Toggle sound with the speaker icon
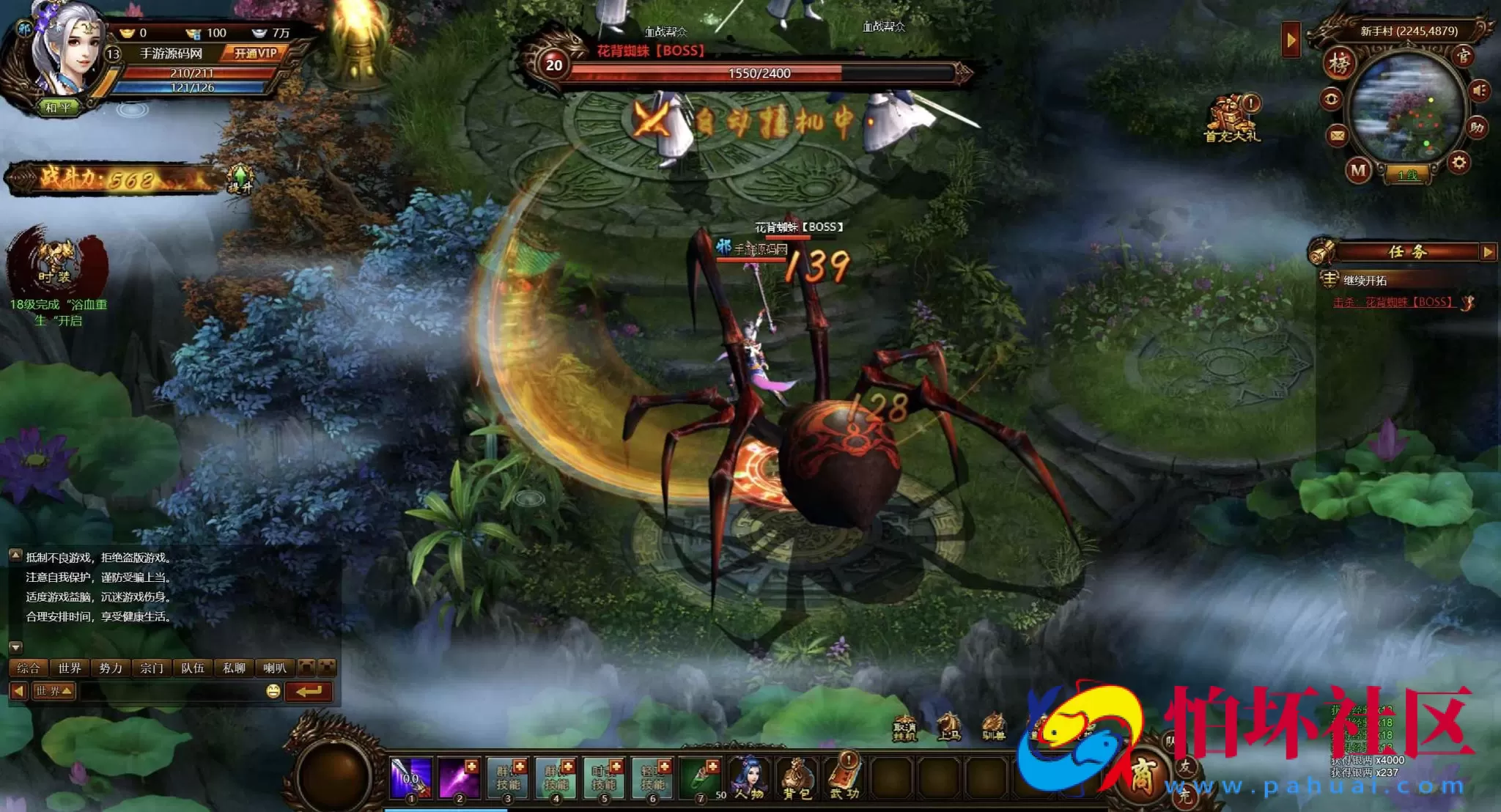 (x=1479, y=90)
